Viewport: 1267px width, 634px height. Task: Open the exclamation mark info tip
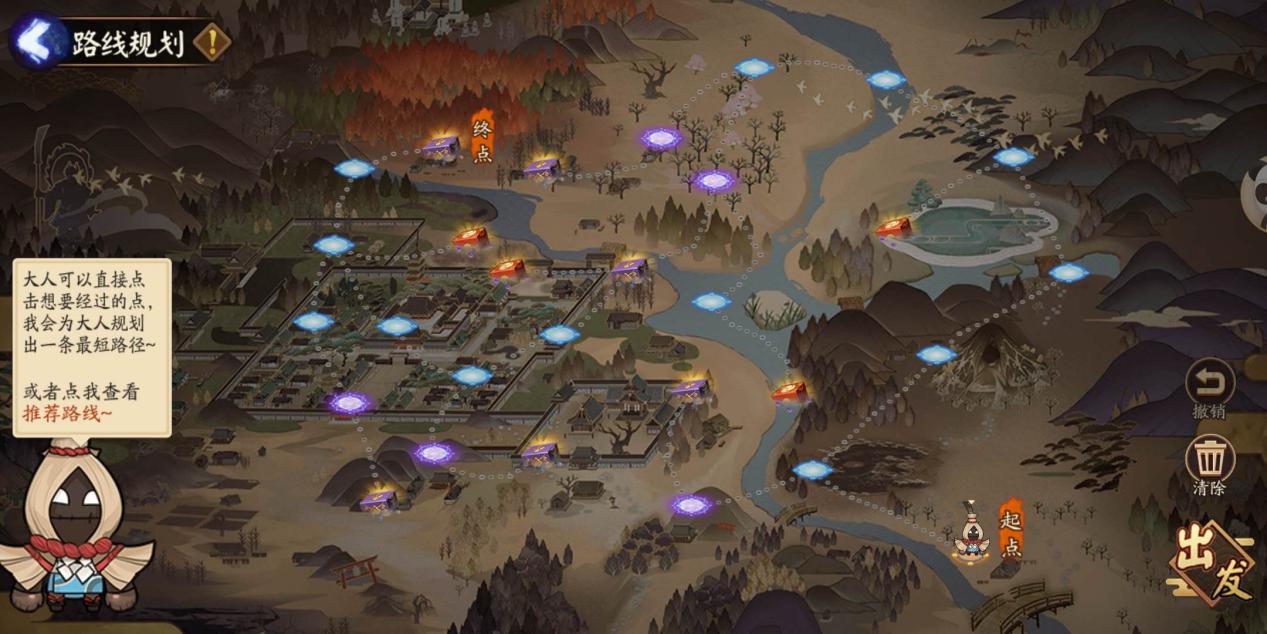pyautogui.click(x=212, y=42)
